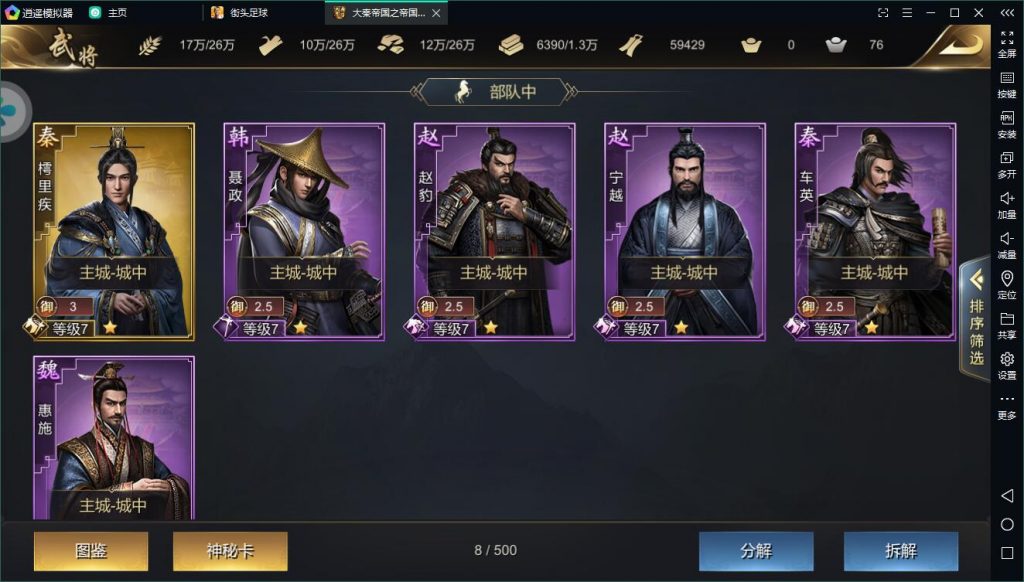Go back with the golden return arrow

click(953, 45)
